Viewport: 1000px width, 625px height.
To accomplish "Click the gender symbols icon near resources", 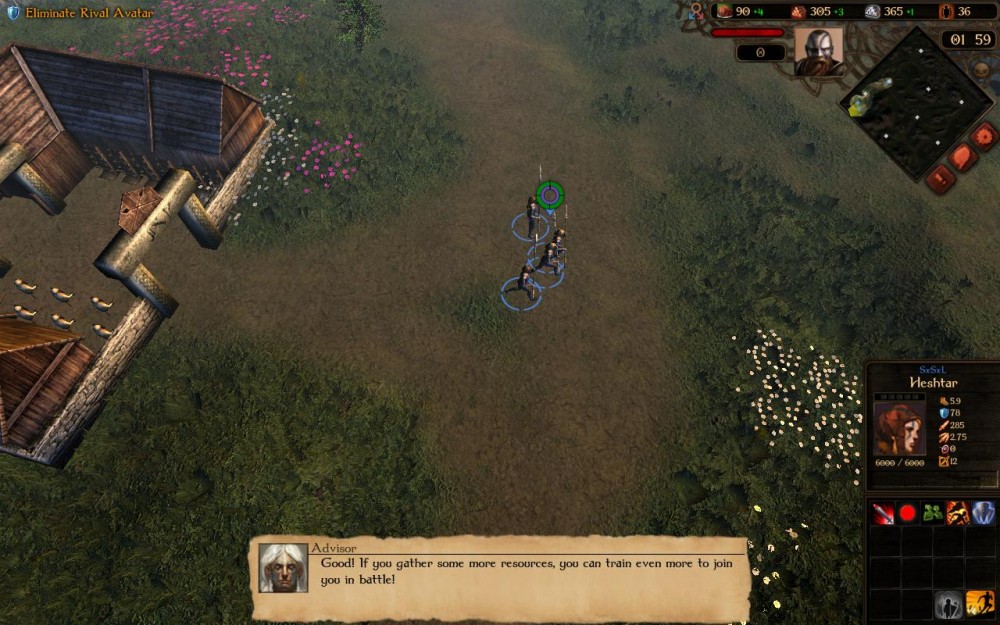I will click(x=696, y=11).
